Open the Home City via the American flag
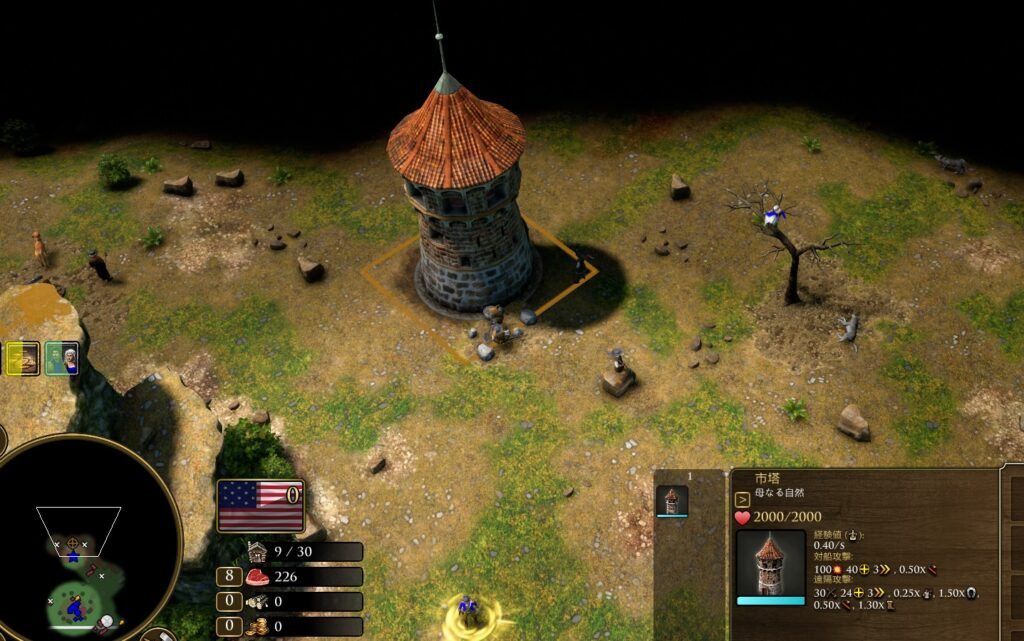This screenshot has height=641, width=1024. [260, 506]
